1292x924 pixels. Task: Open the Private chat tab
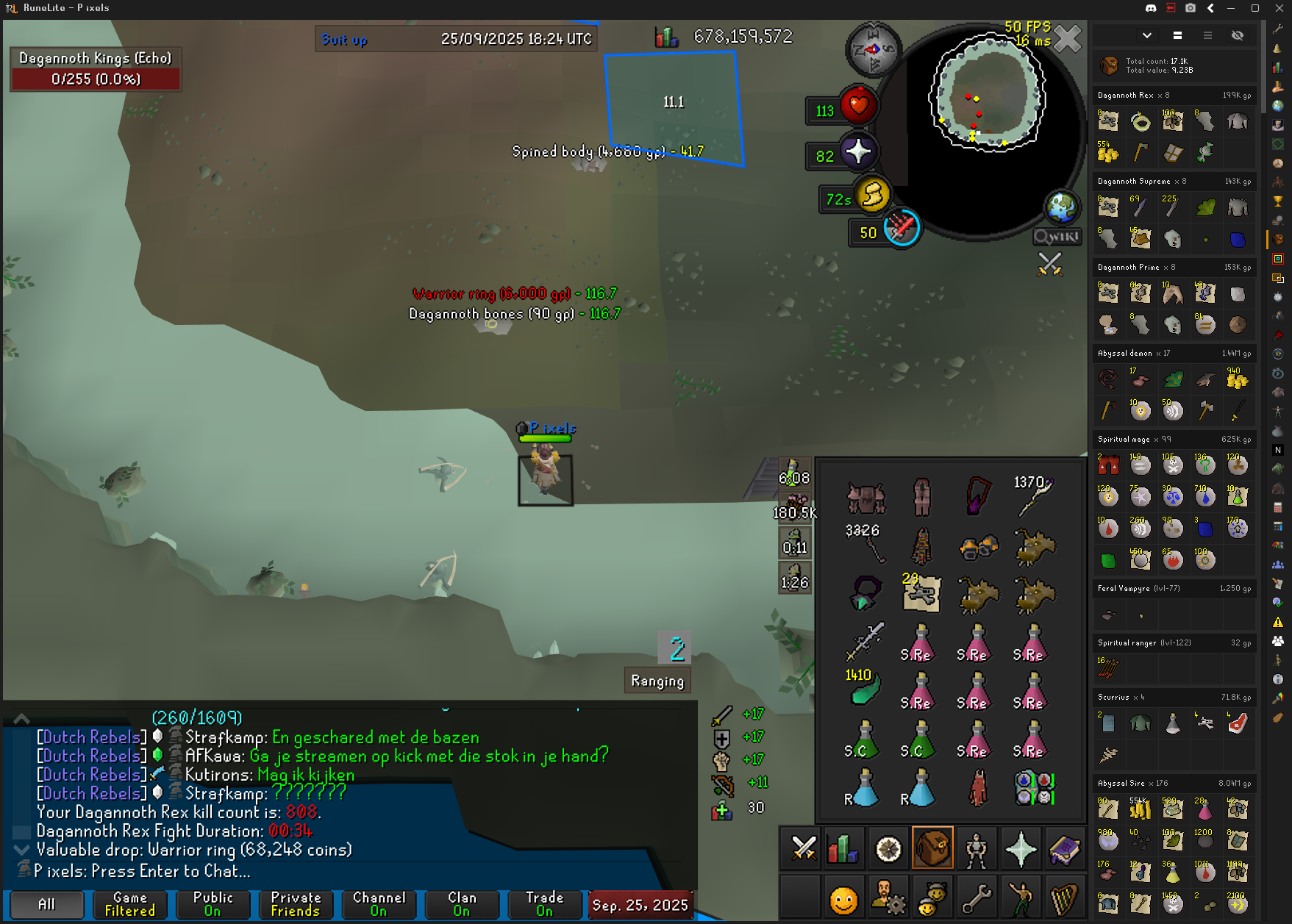[x=296, y=904]
